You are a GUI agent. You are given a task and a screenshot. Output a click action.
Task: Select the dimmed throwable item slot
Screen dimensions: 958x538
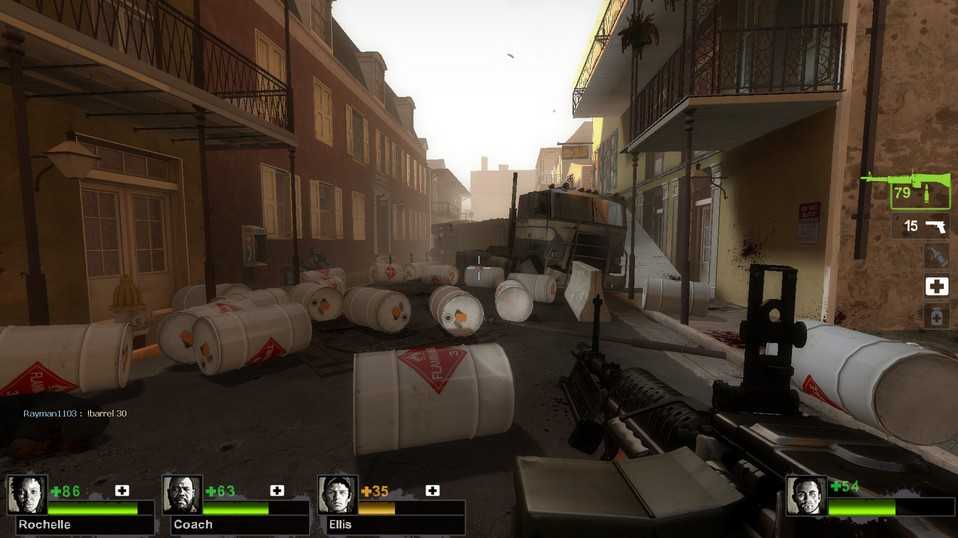point(936,256)
